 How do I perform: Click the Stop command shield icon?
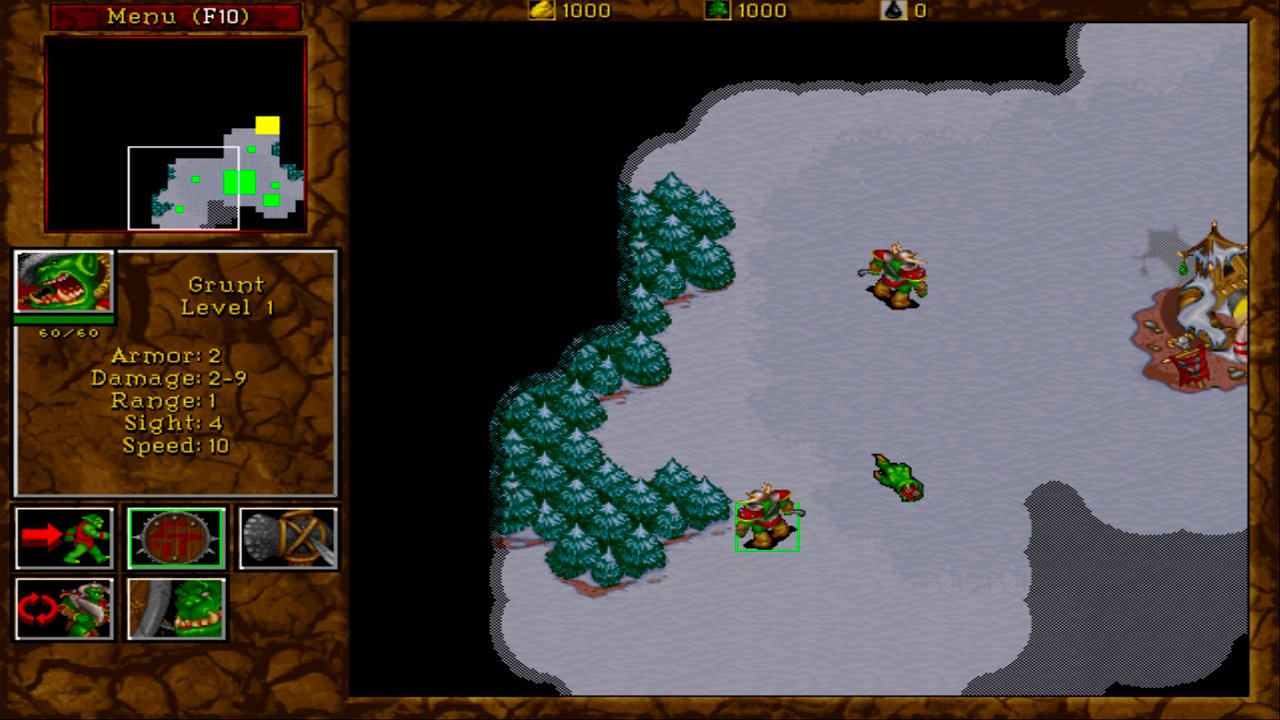[x=174, y=536]
